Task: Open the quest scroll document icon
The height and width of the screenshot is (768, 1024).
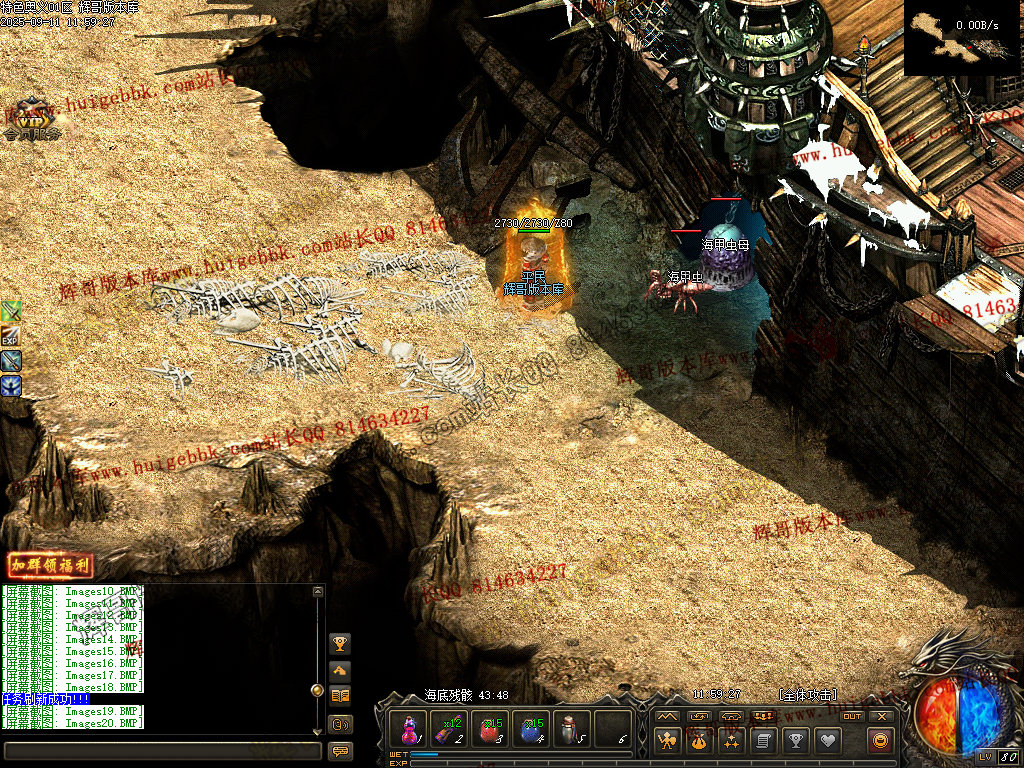Action: (x=763, y=741)
